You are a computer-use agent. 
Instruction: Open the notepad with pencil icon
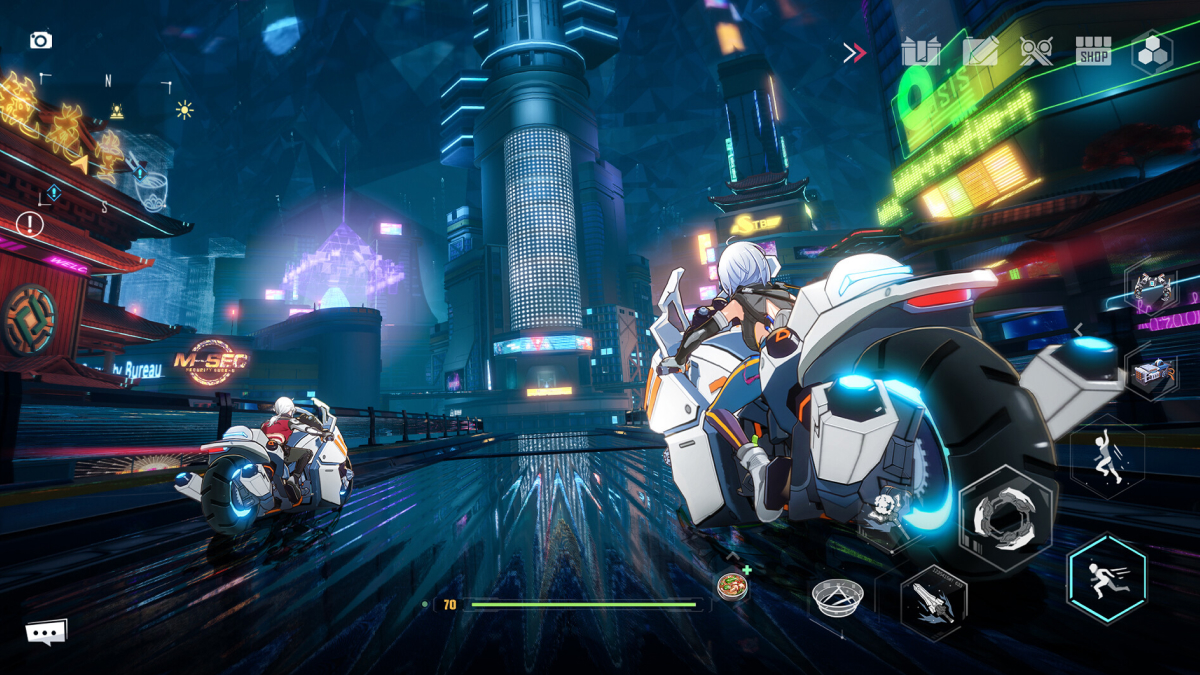pos(980,52)
